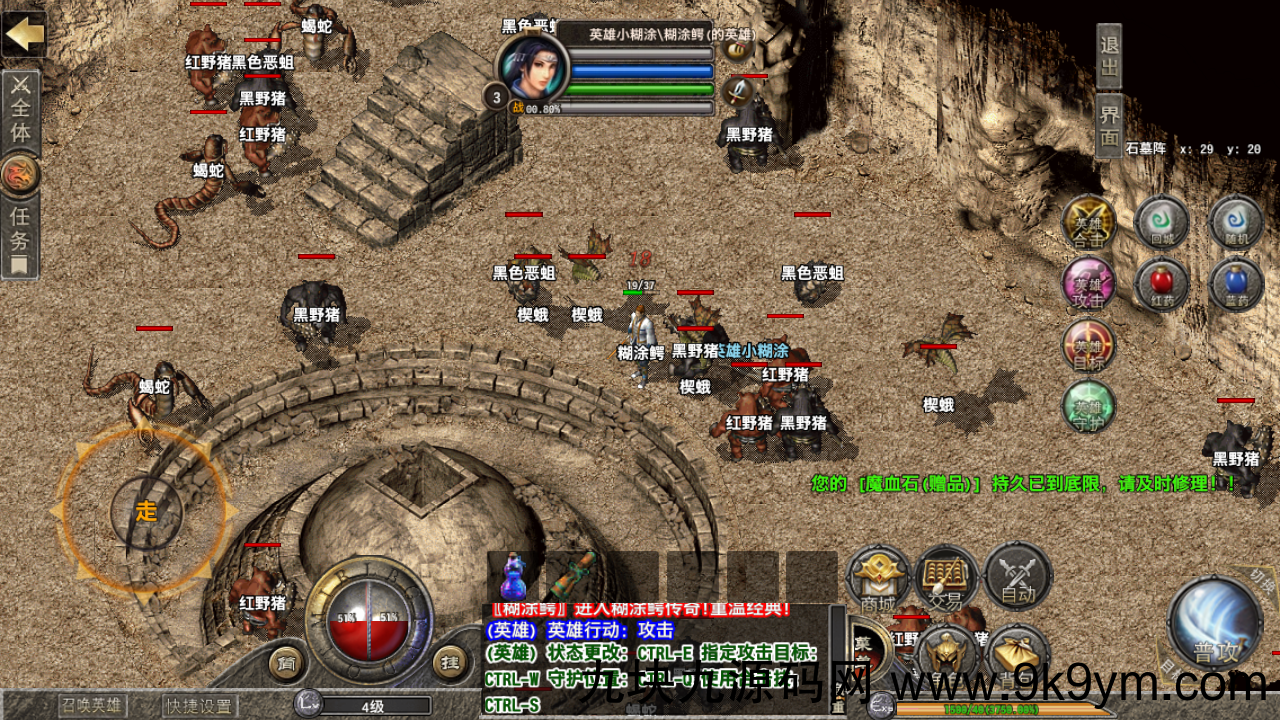
Task: Click the 召唤英雄 summon hero button
Action: 92,706
